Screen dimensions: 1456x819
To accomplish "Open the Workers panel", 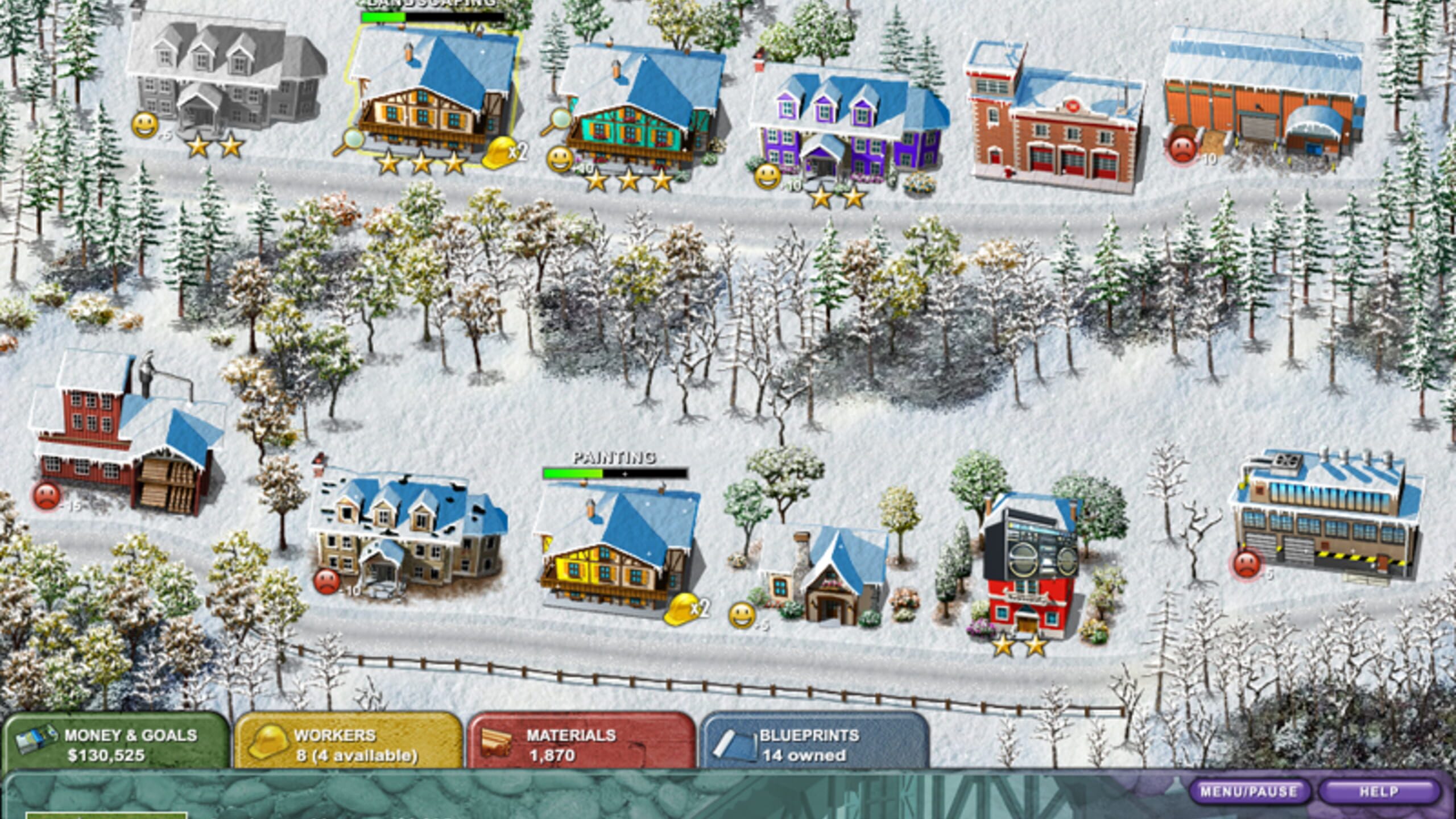I will pyautogui.click(x=347, y=744).
